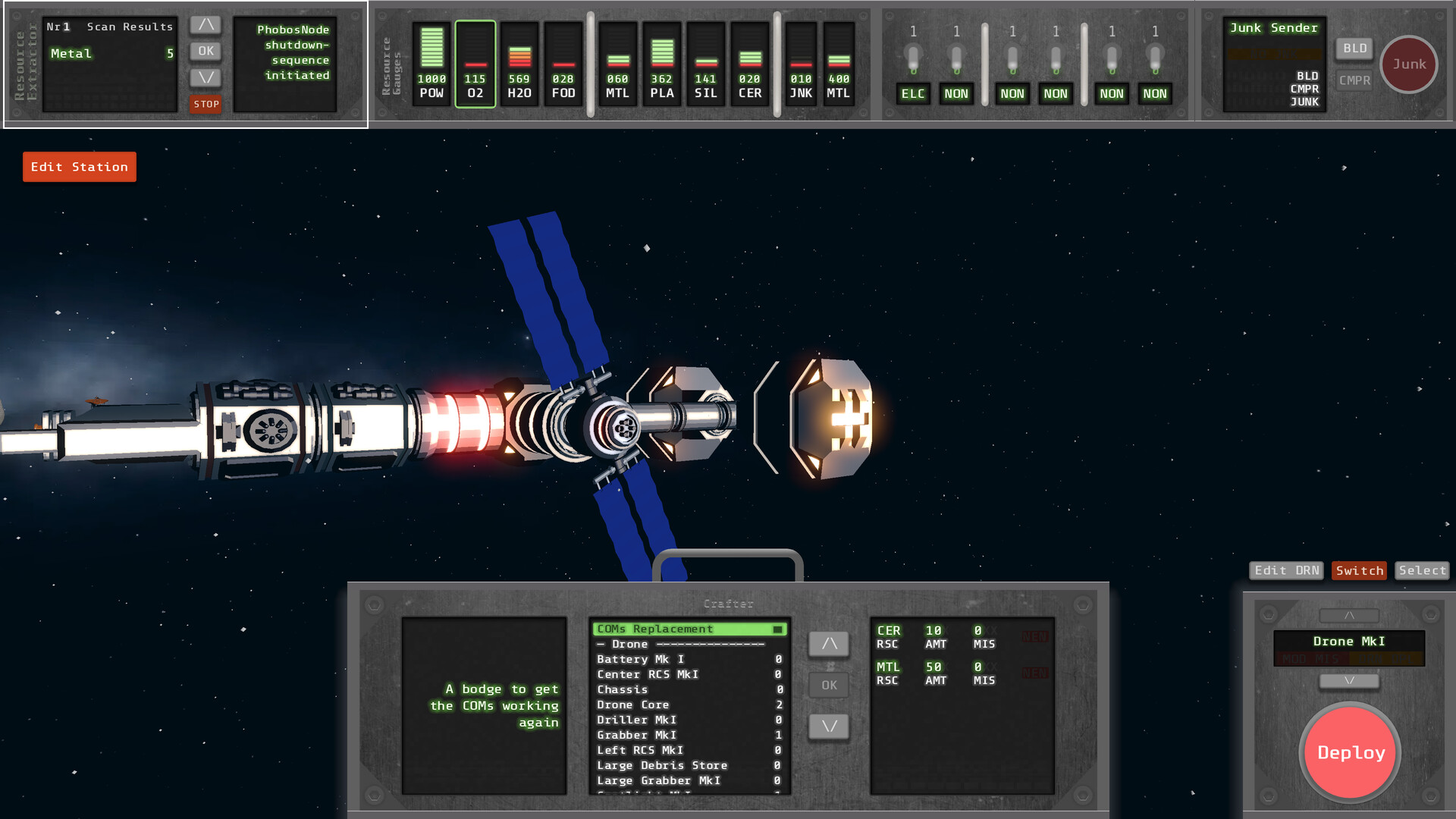1456x819 pixels.
Task: Open the Edit Station mode
Action: (x=79, y=167)
